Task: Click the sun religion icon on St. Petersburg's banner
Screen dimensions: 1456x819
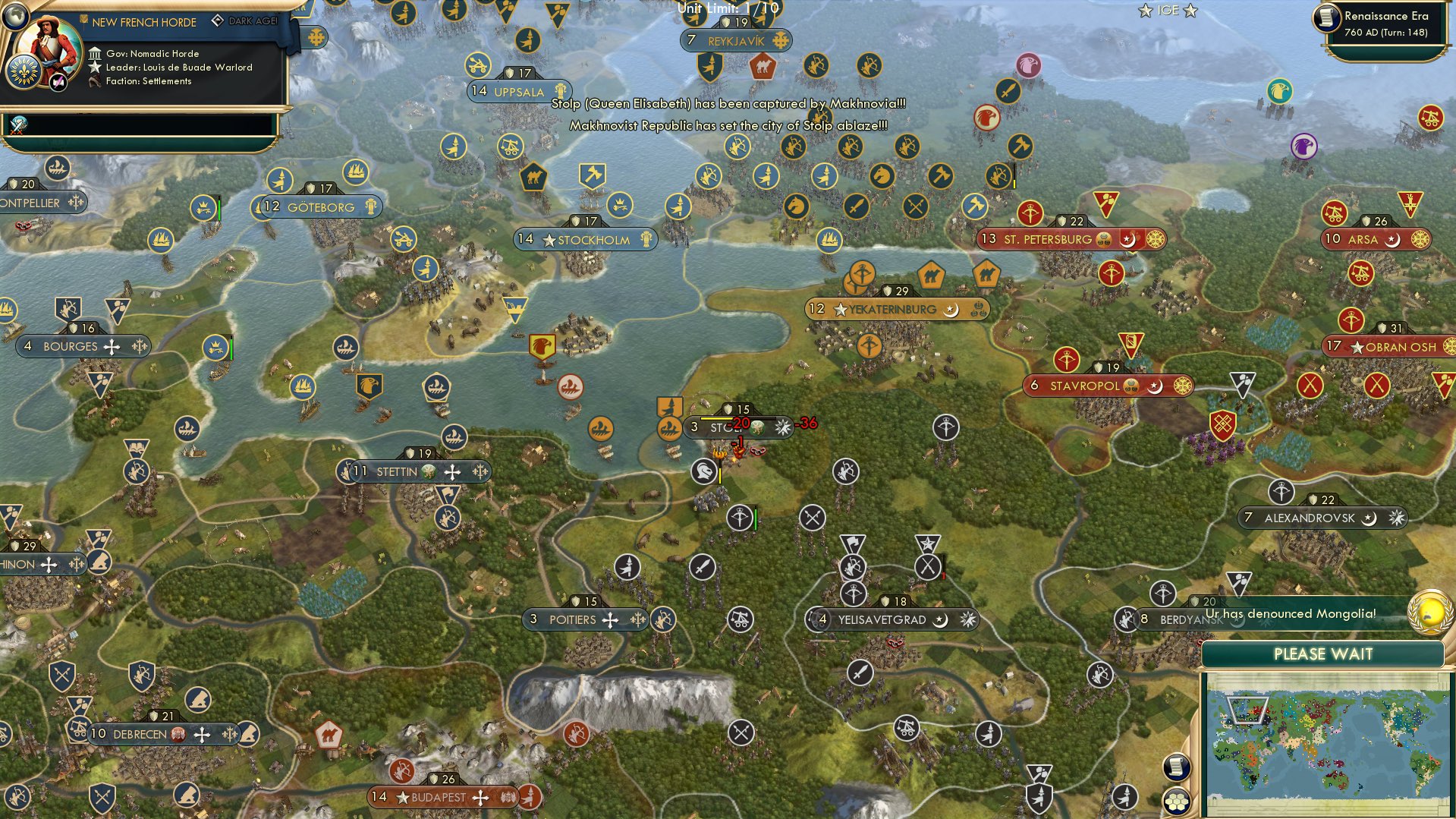Action: 1157,238
